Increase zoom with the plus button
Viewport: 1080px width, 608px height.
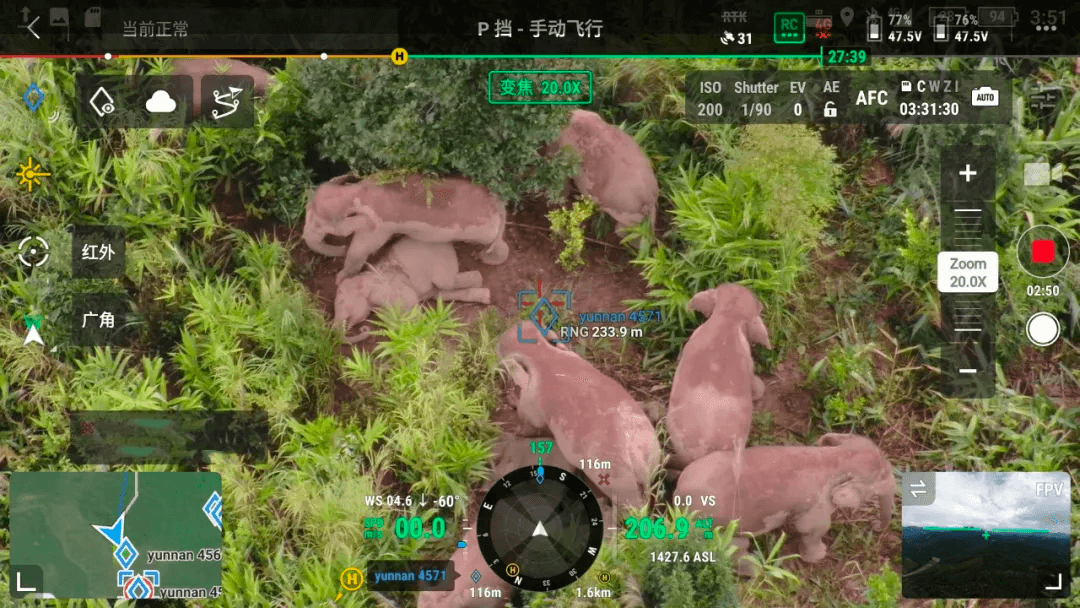tap(967, 174)
